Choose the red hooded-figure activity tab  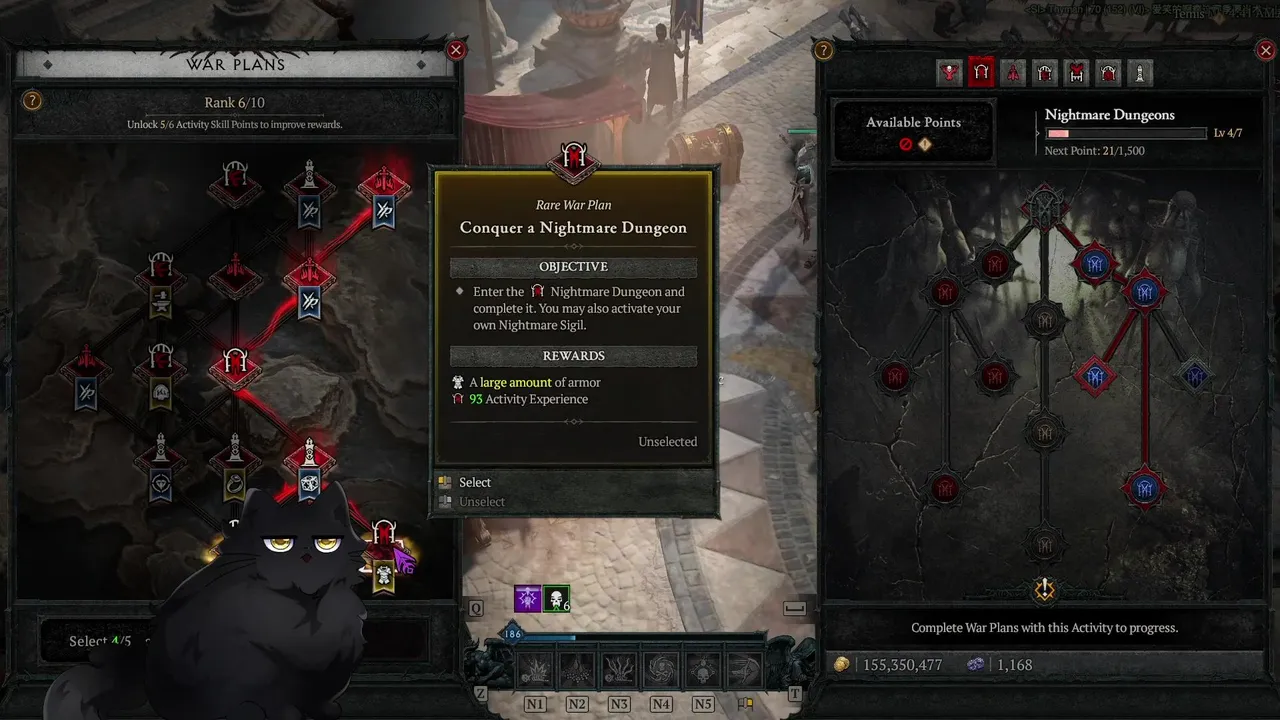[x=1013, y=73]
